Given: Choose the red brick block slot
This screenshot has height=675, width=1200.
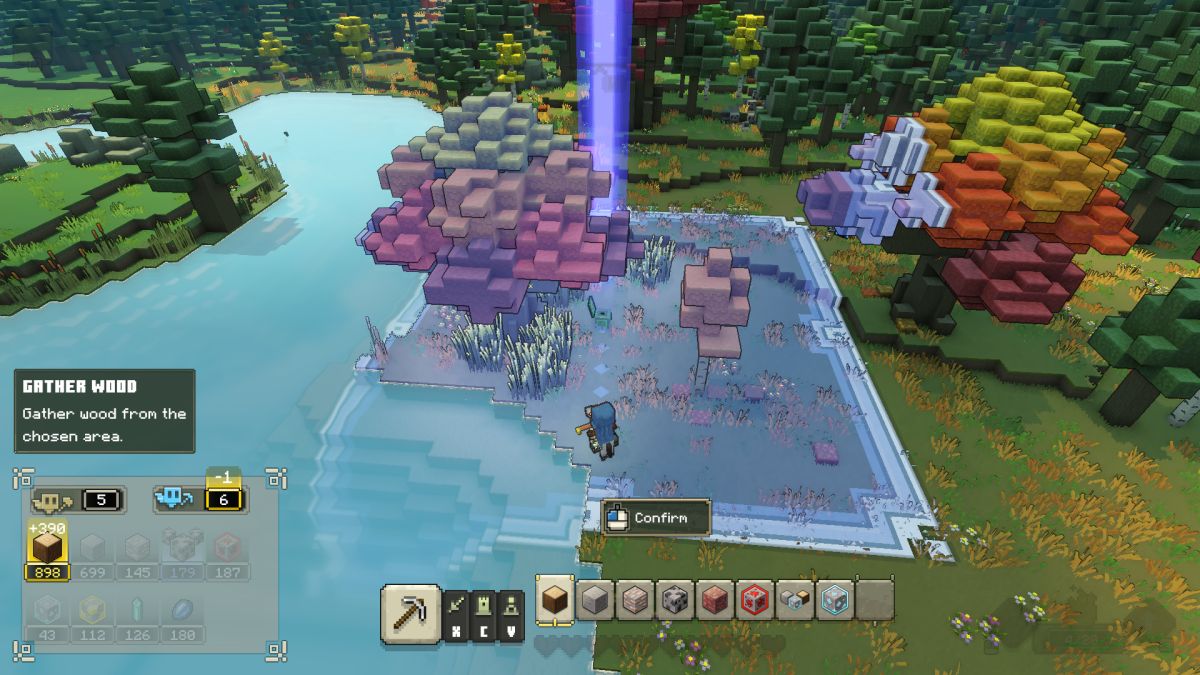Looking at the screenshot, I should pos(715,600).
